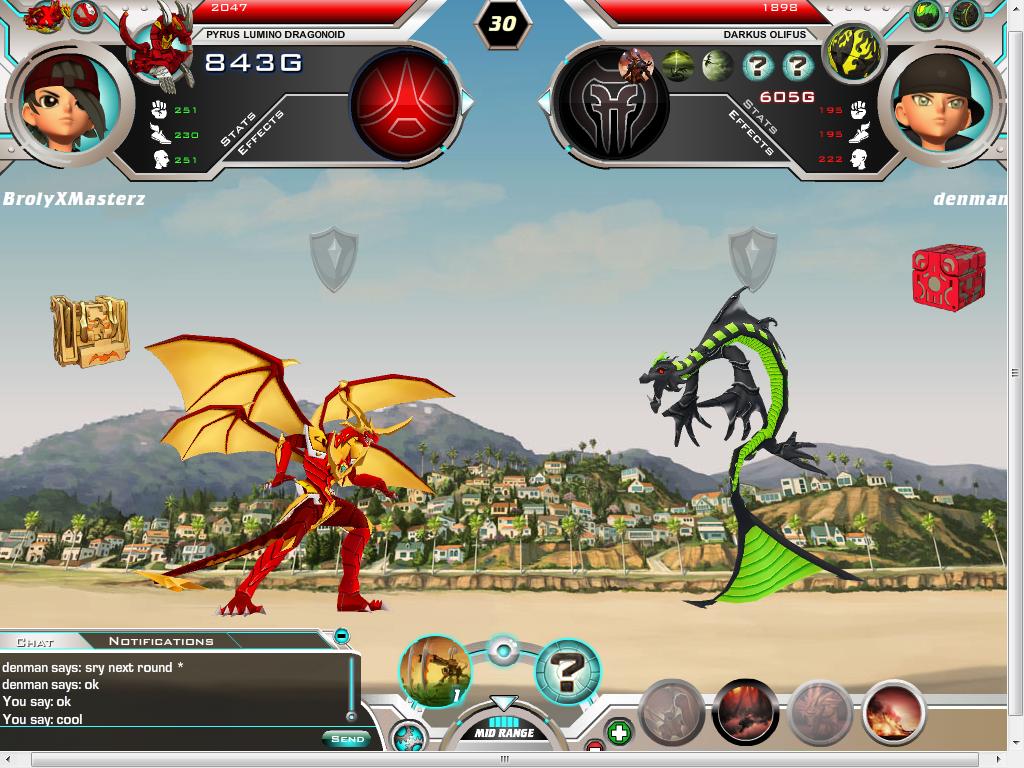1024x768 pixels.
Task: Click the green plus button
Action: tap(619, 733)
